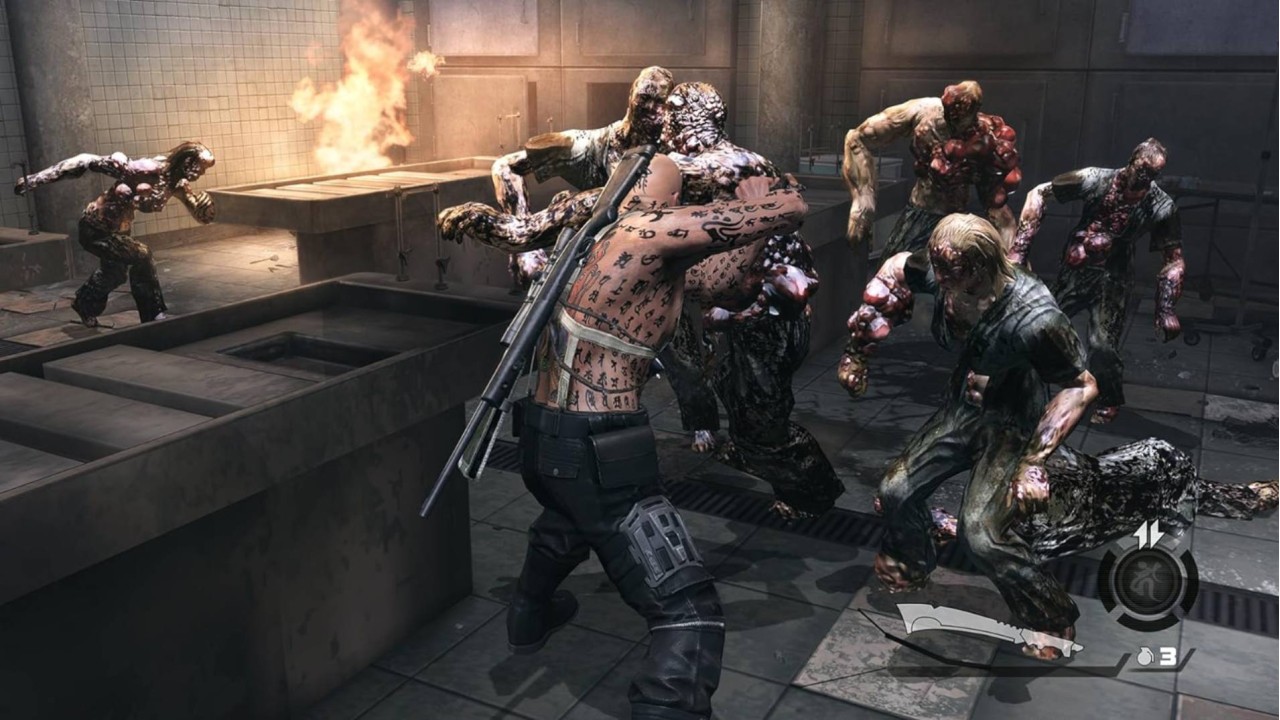Click the double-arrow swap indicator above the emblem

click(x=1148, y=534)
